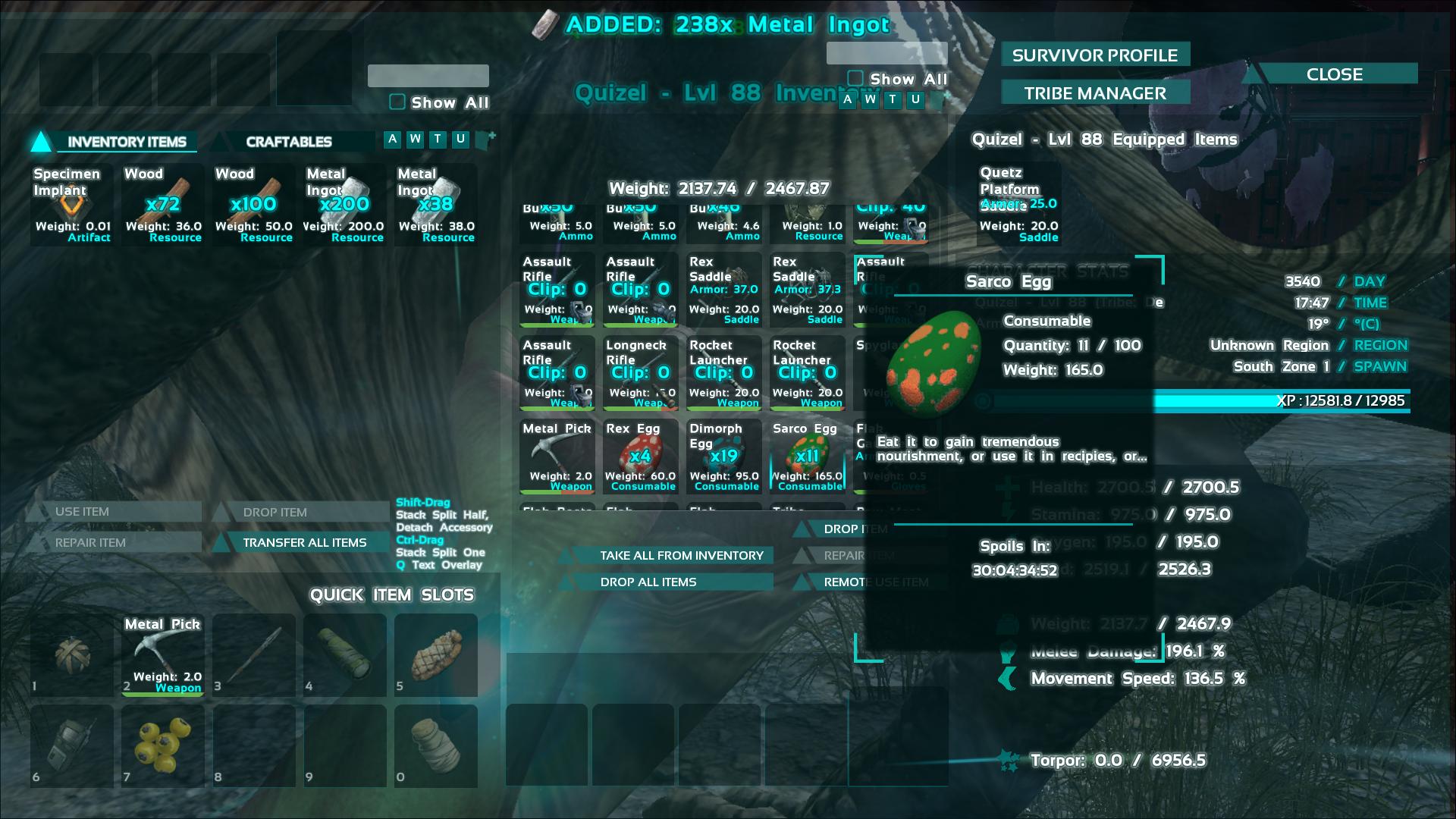This screenshot has width=1456, height=819.
Task: Select the yellow berries quick slot
Action: pos(163,746)
